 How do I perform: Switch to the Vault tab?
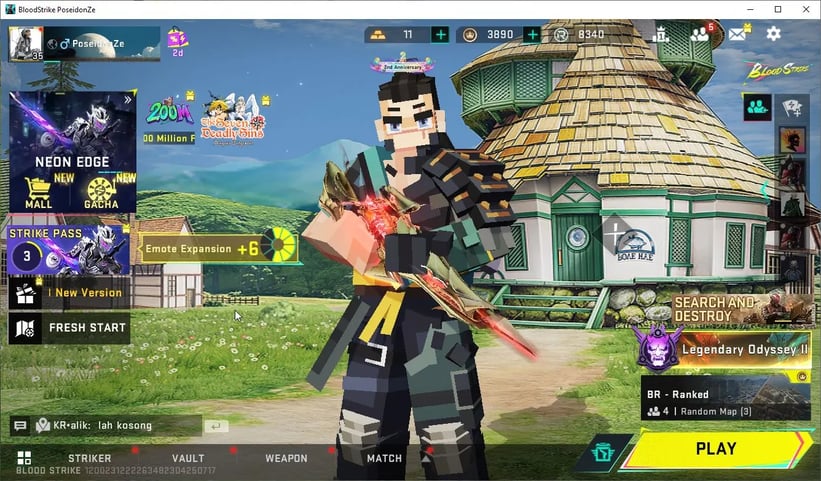click(188, 458)
